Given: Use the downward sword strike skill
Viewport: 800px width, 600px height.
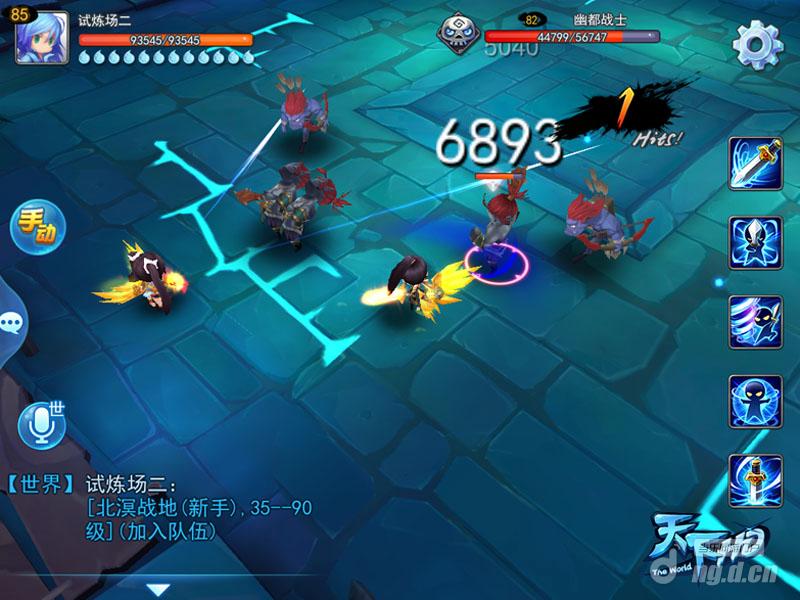Looking at the screenshot, I should click(x=755, y=478).
